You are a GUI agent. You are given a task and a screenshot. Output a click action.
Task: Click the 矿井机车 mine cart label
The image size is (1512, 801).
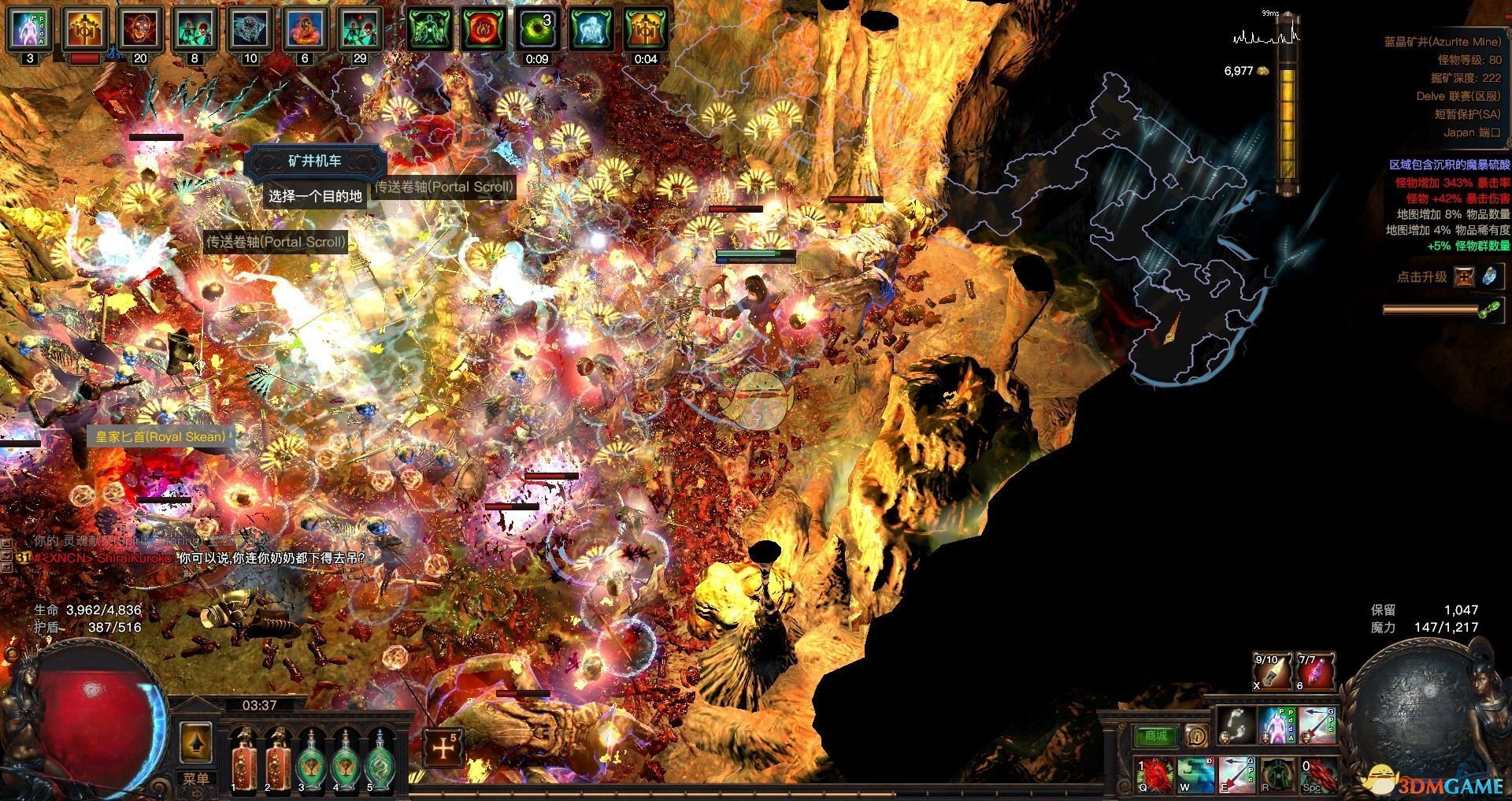click(x=315, y=161)
